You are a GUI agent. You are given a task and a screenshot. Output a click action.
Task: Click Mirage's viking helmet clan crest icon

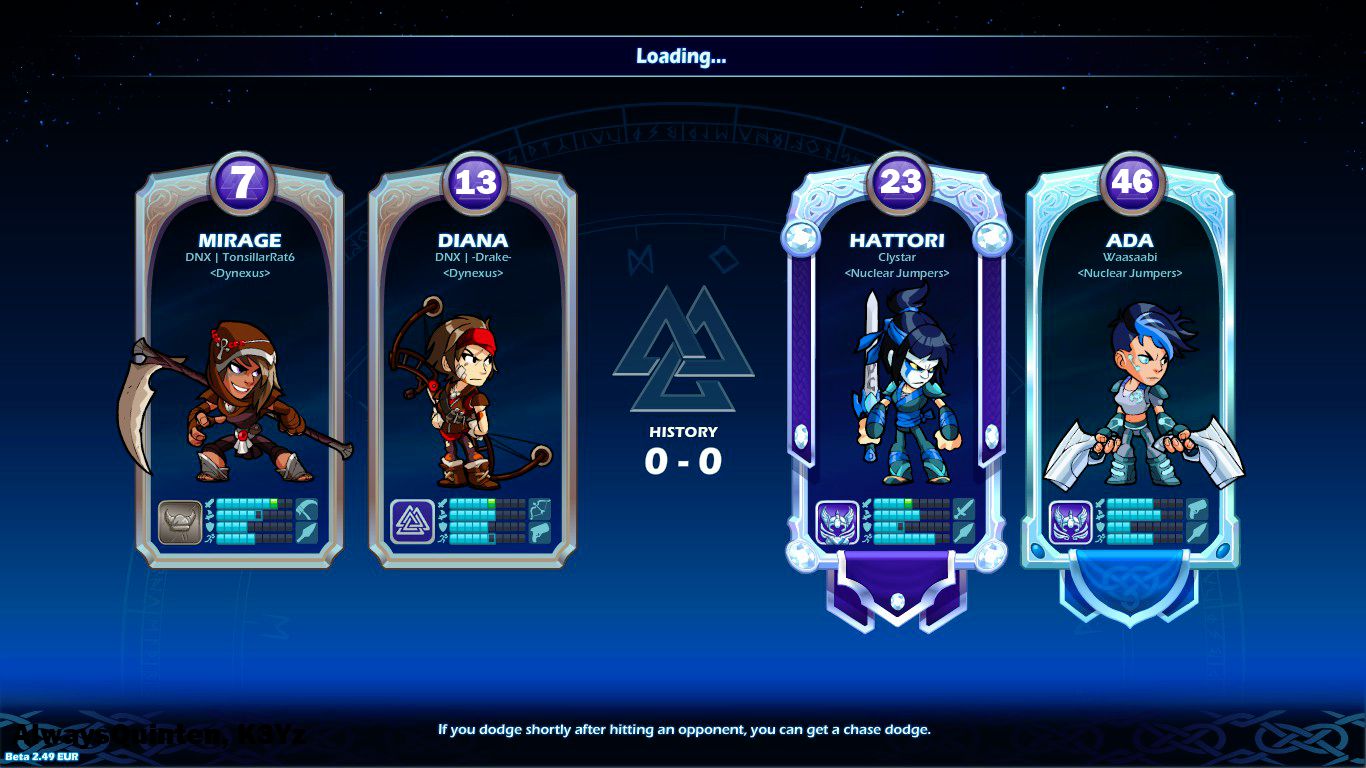(x=179, y=520)
